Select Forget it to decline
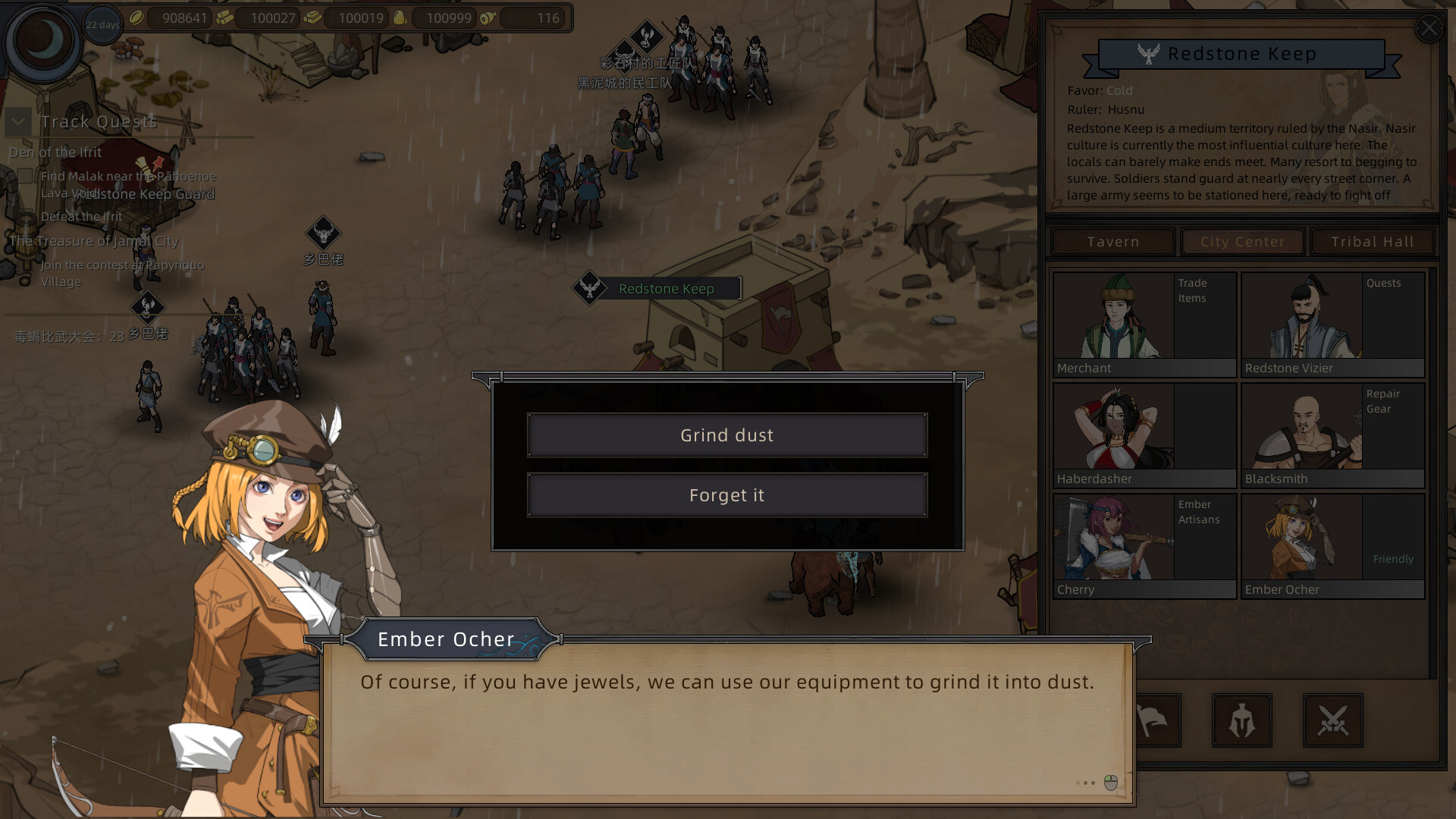 tap(726, 494)
